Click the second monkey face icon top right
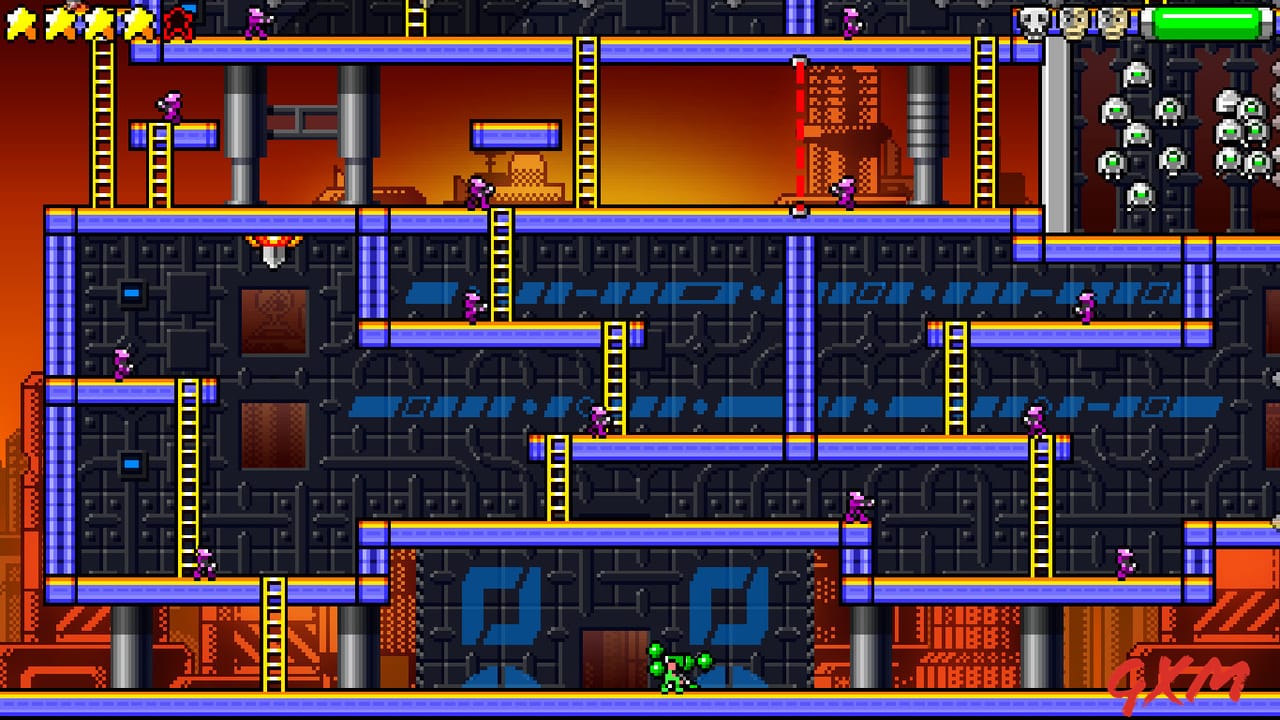The height and width of the screenshot is (720, 1280). (1112, 20)
